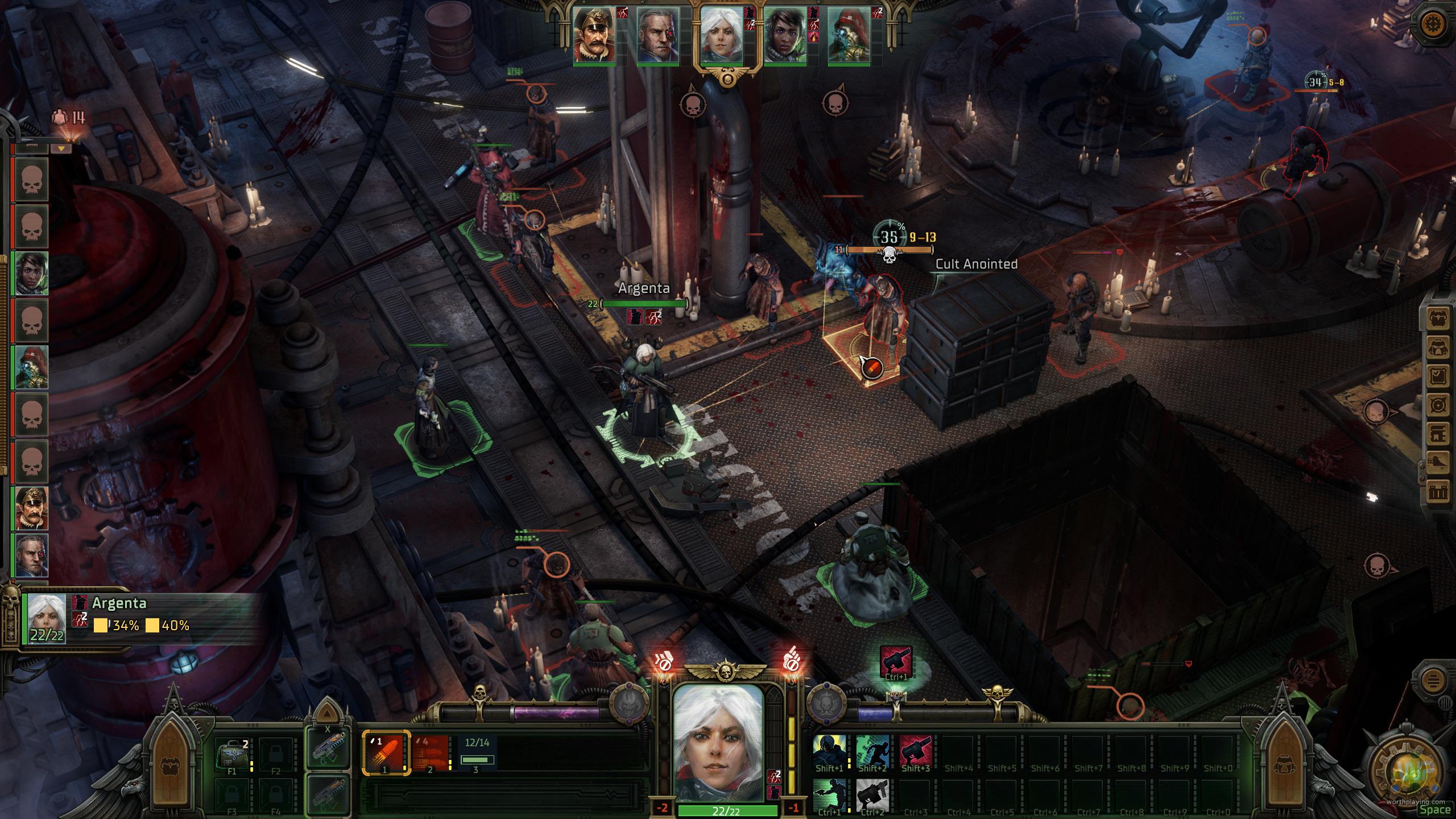Activate the red gun ability (Shift+3)

pos(916,752)
